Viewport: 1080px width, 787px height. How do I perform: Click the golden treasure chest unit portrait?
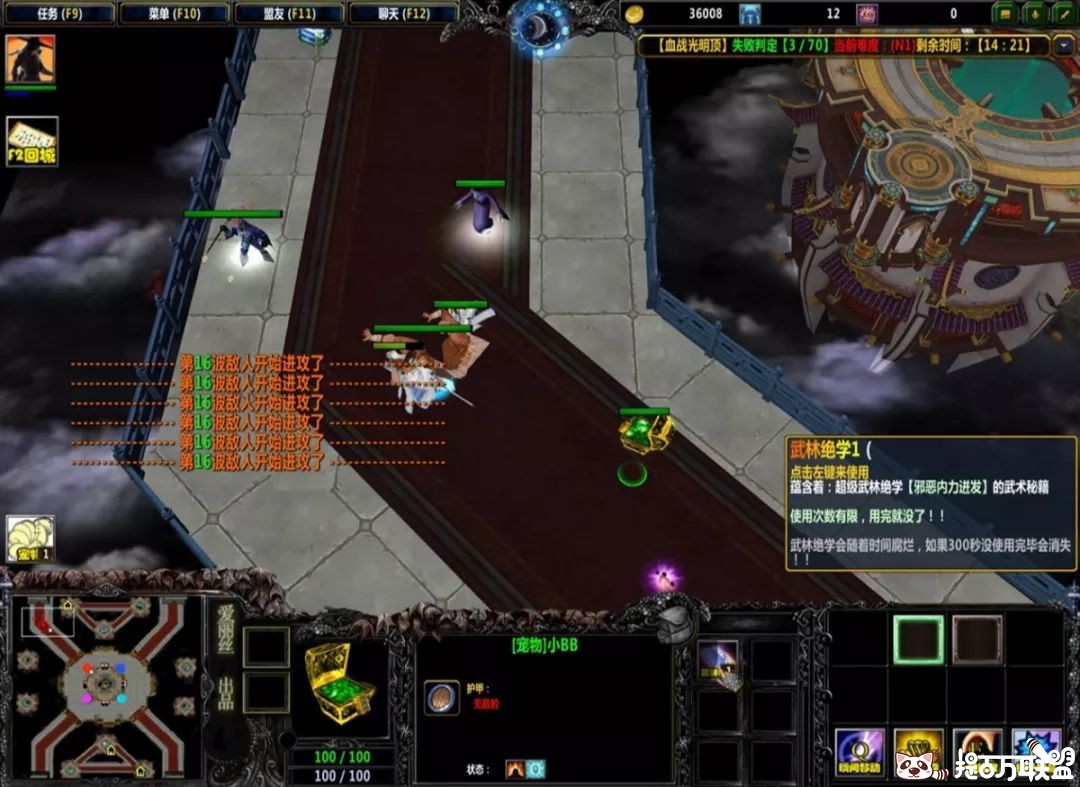[x=340, y=685]
